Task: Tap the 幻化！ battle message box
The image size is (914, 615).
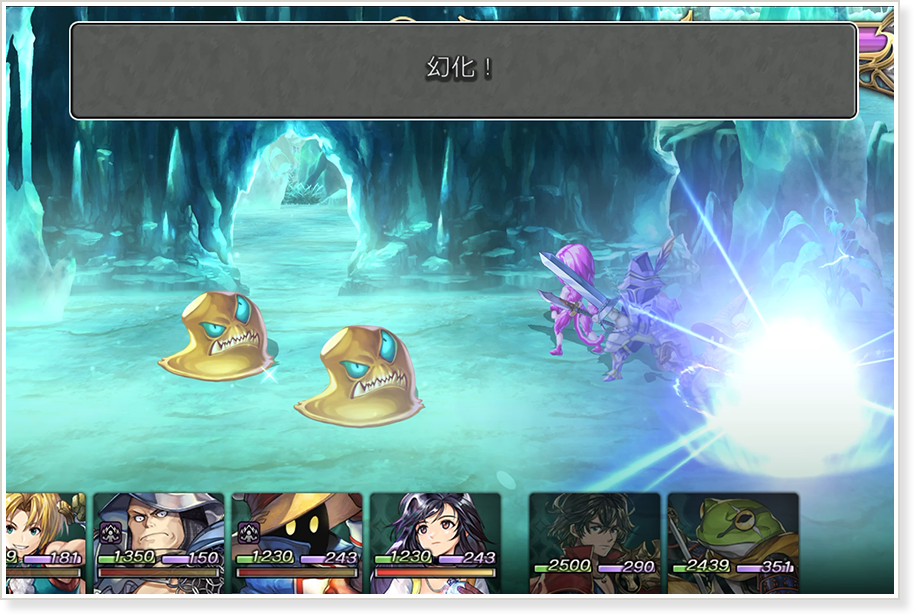Action: [x=463, y=70]
